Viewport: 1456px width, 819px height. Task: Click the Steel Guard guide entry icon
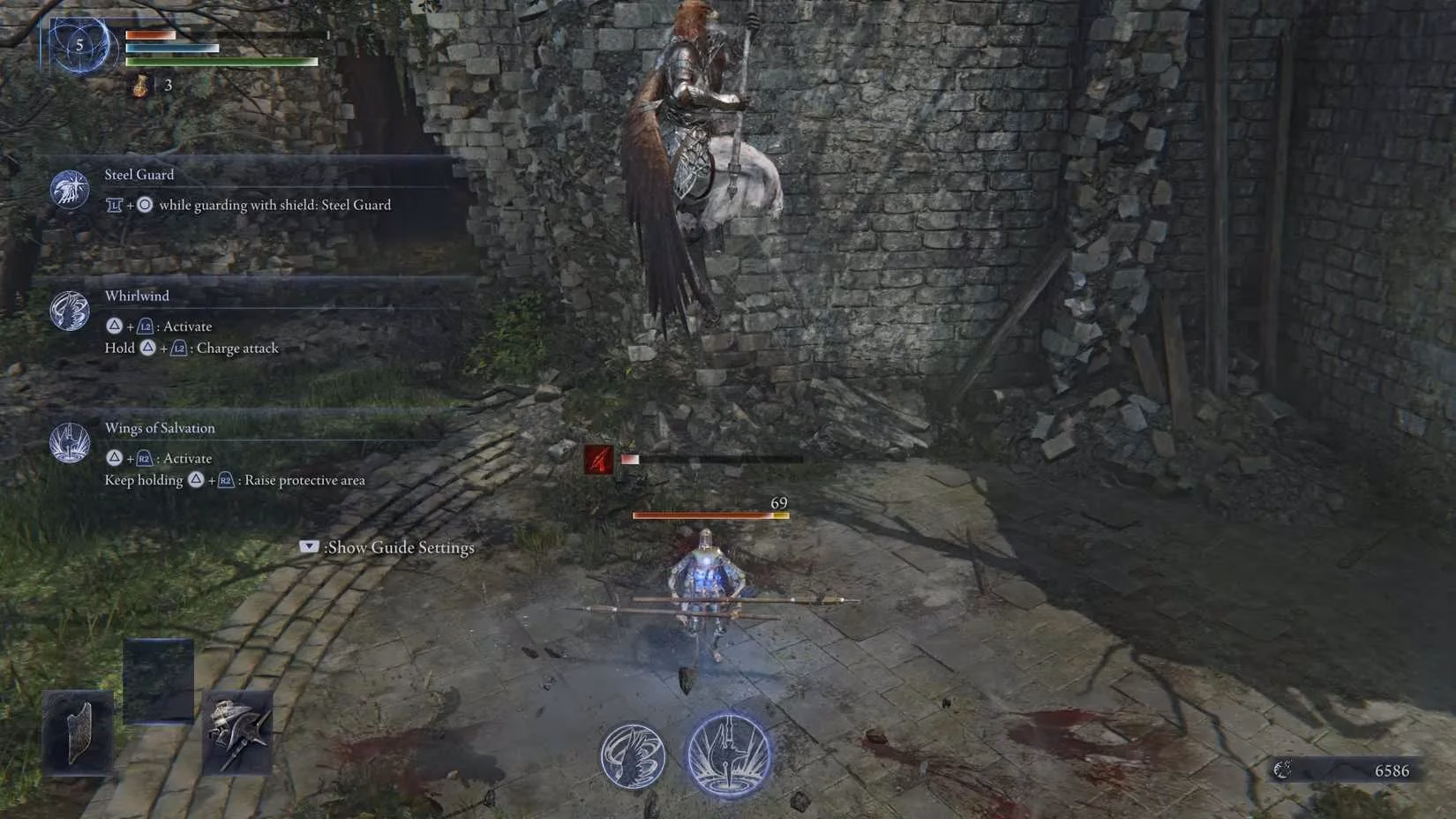70,189
